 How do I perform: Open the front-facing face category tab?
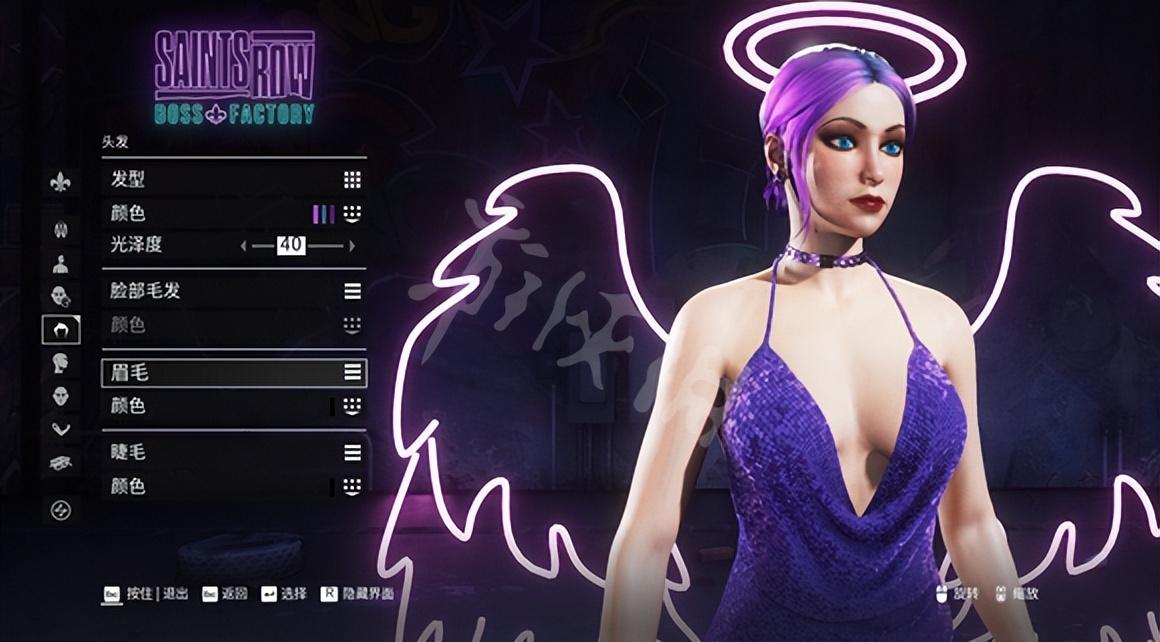[61, 396]
